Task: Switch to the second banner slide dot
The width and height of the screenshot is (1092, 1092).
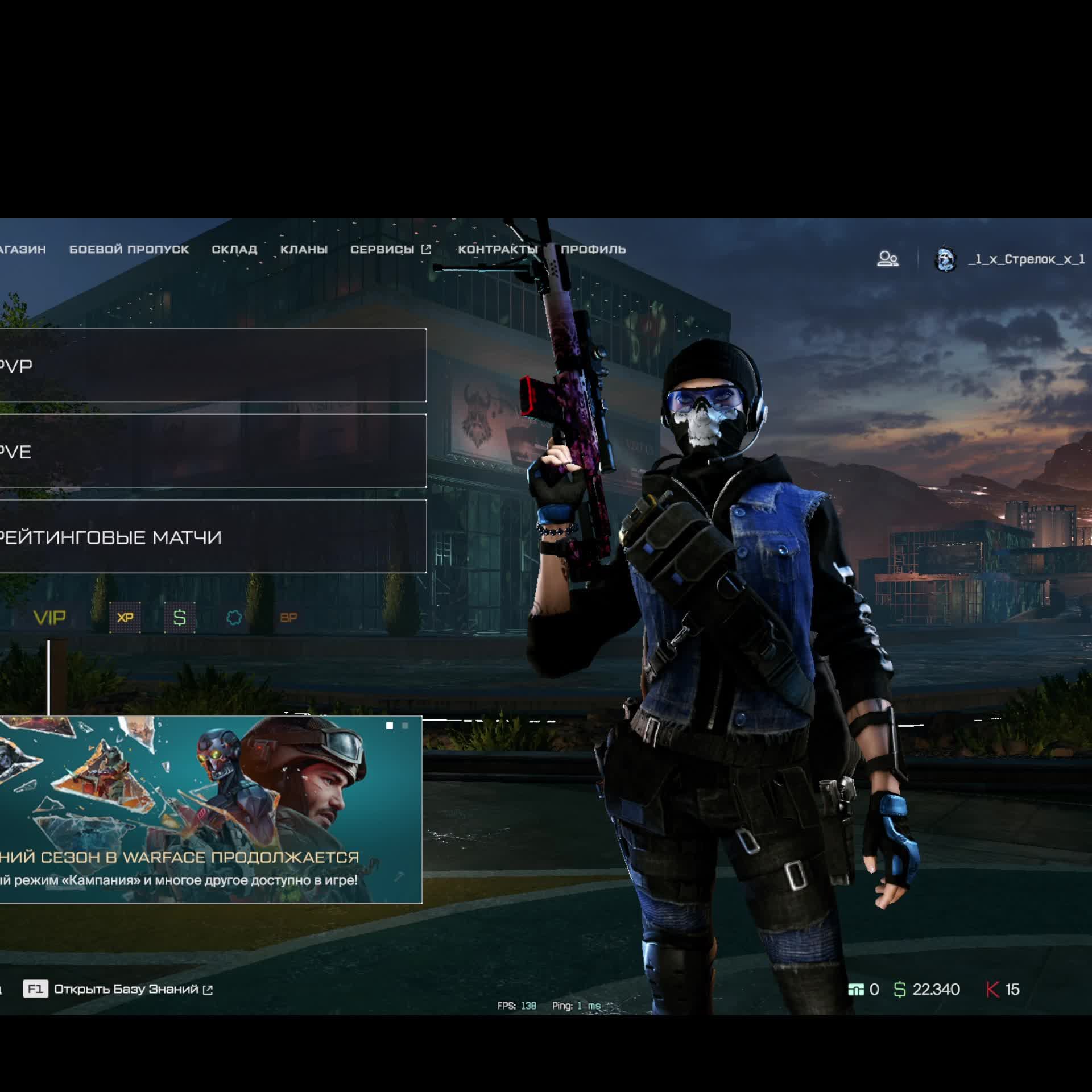Action: (x=405, y=726)
